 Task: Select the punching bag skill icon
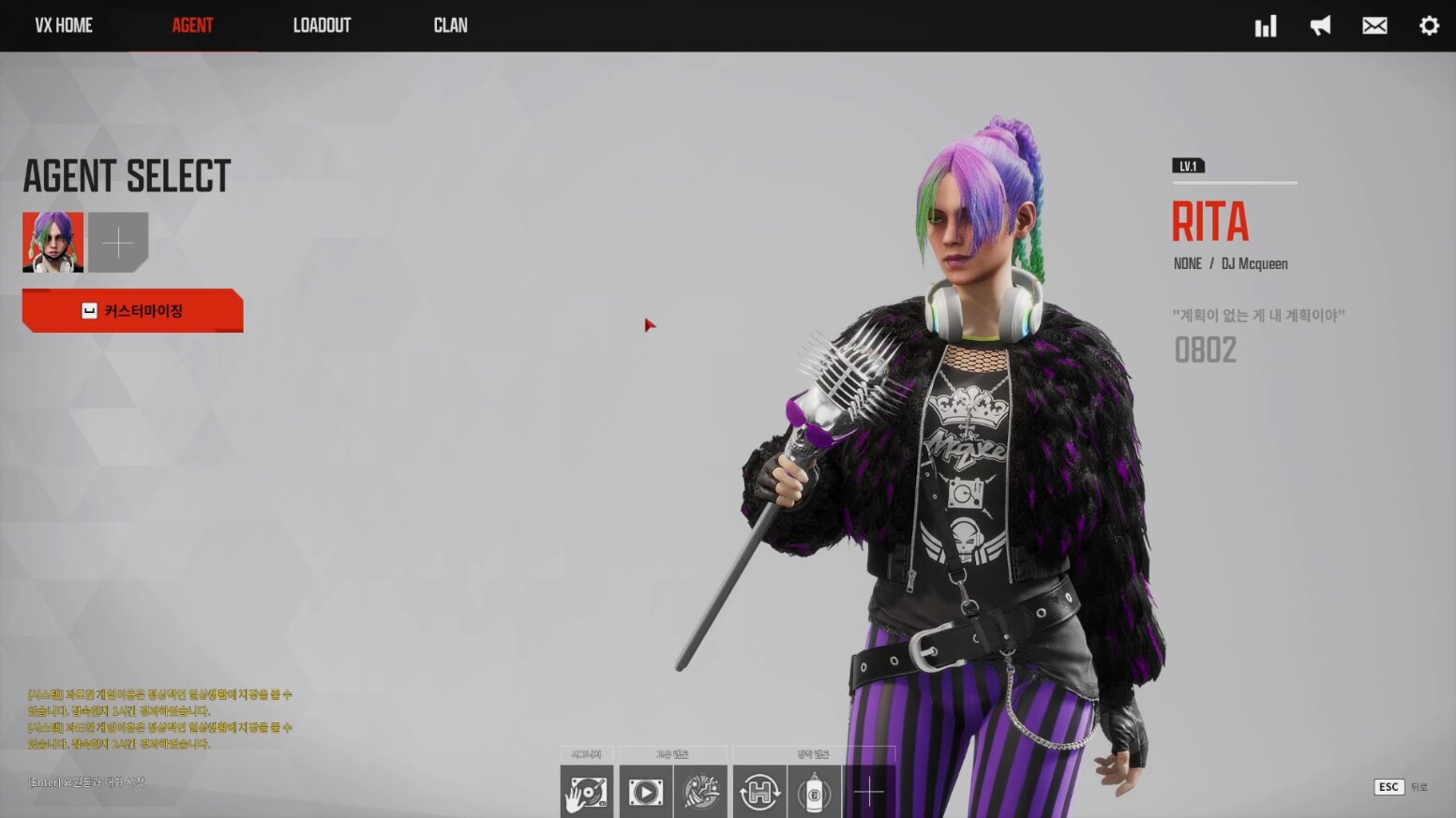(x=814, y=792)
